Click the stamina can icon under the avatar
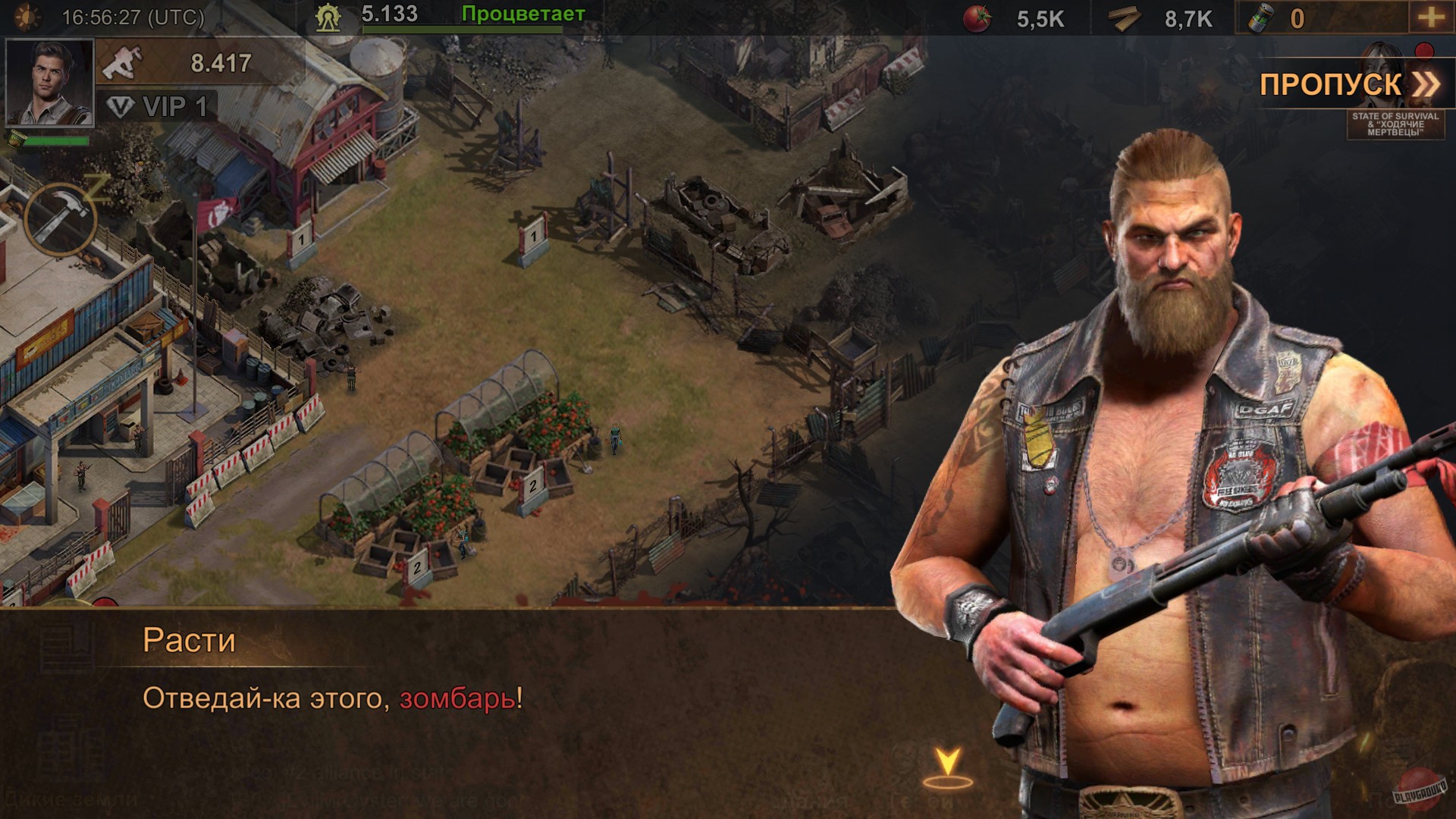Viewport: 1456px width, 819px height. point(15,140)
